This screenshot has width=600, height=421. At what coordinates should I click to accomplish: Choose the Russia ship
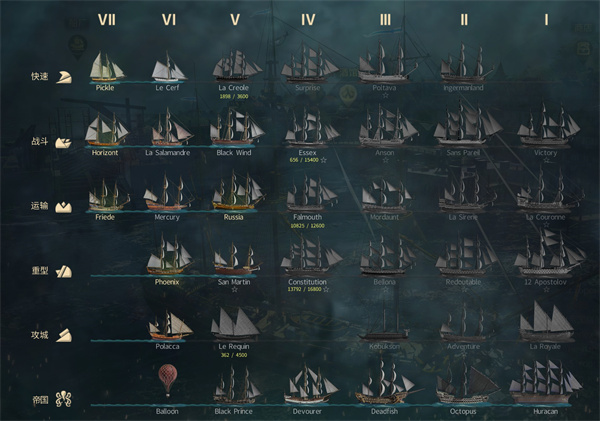[234, 192]
